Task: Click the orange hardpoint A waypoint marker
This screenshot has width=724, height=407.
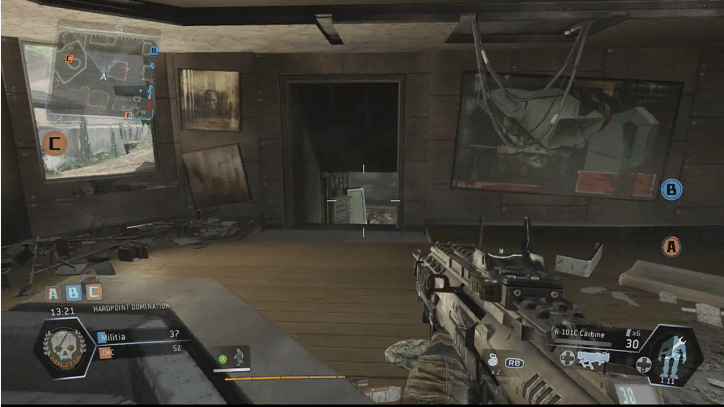Action: coord(672,243)
